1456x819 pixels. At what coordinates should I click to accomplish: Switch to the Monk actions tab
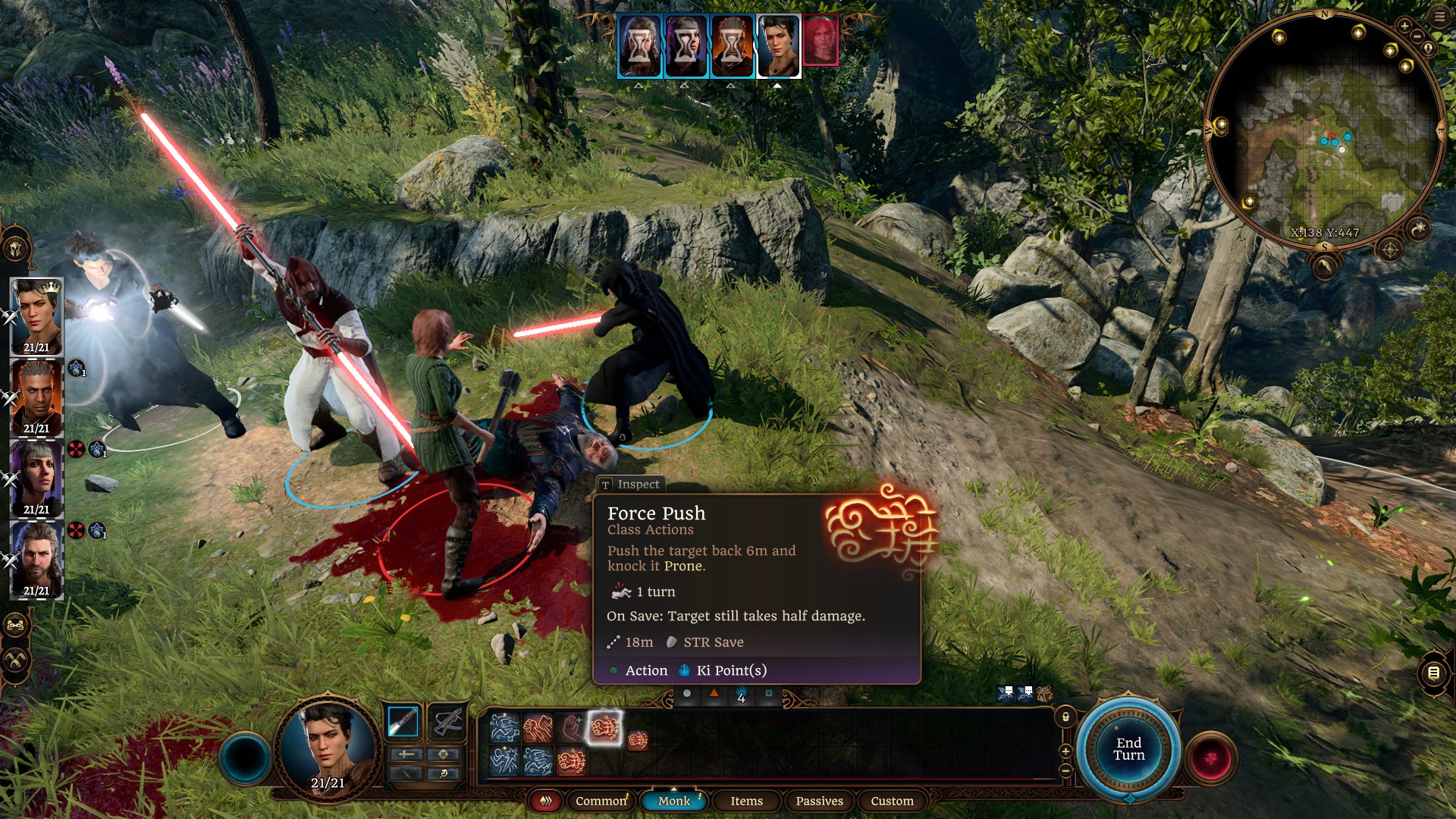click(673, 801)
